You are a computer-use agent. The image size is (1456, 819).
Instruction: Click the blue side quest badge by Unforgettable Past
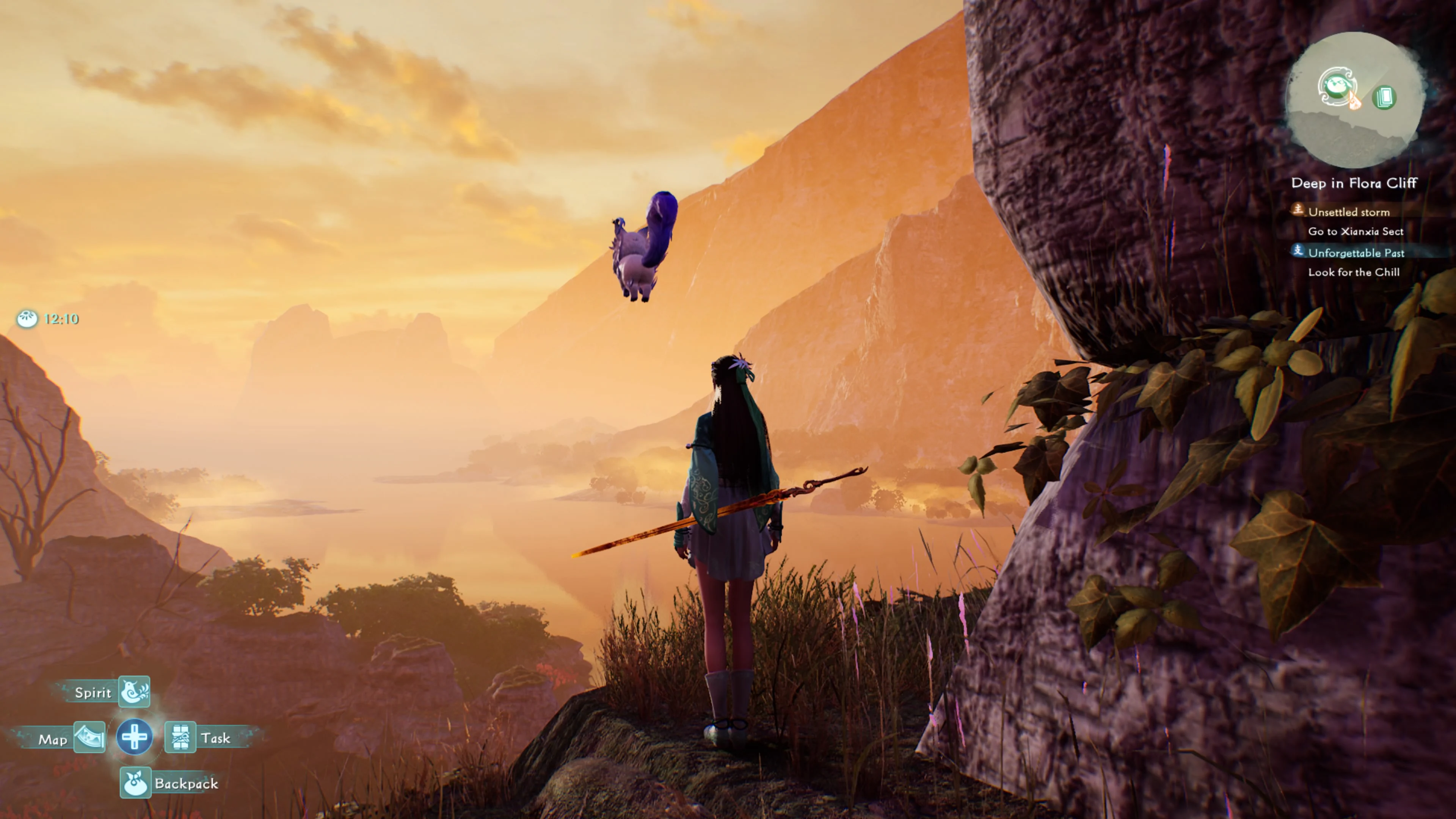1298,252
